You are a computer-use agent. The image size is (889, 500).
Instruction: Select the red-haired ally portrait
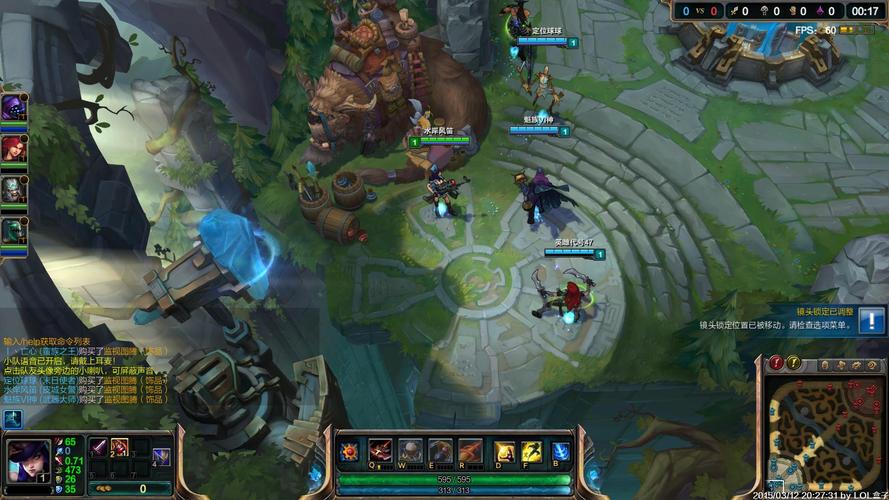click(x=14, y=148)
